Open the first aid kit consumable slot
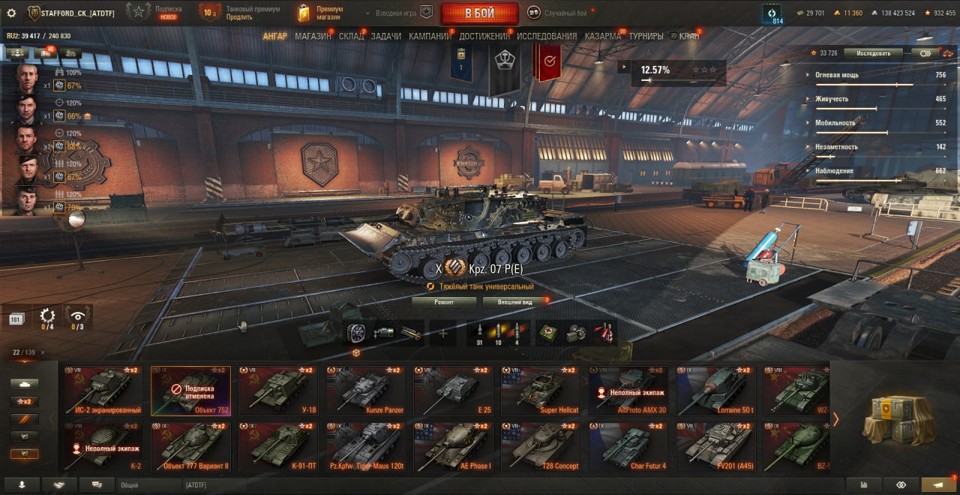Viewport: 960px width, 495px height. point(549,333)
